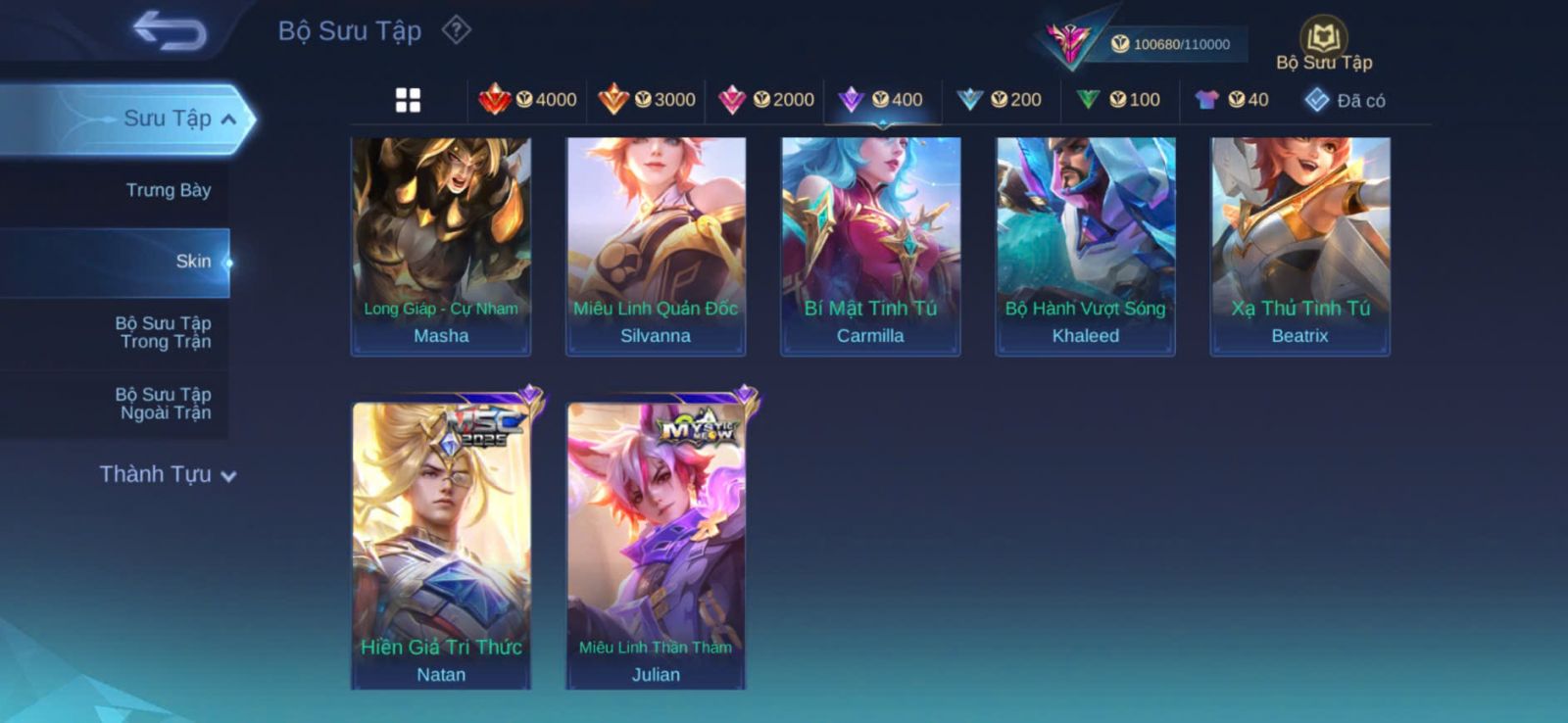This screenshot has width=1568, height=723.
Task: Show the 40 point skin tier
Action: [x=1233, y=100]
